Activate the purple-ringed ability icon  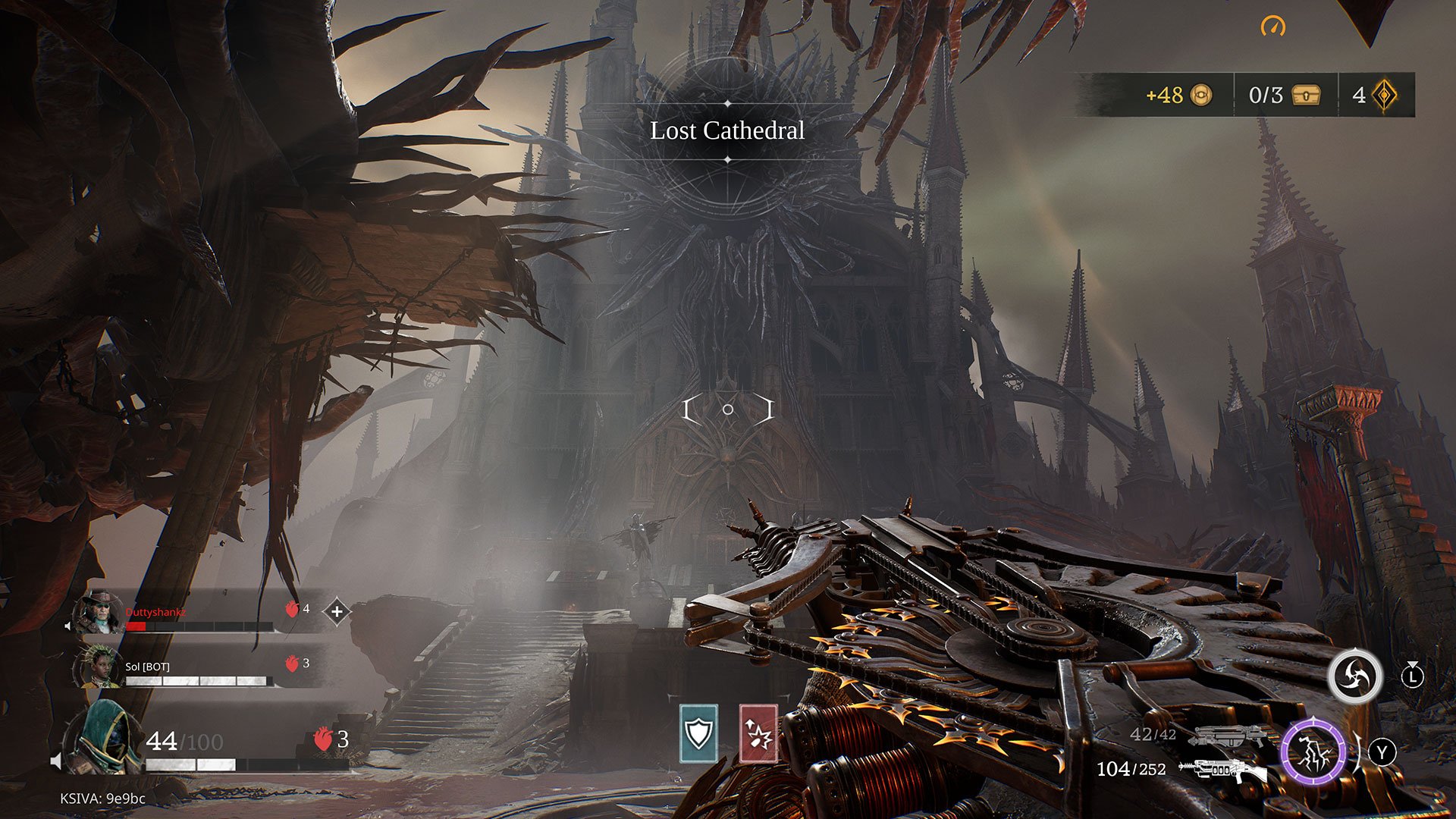[1313, 753]
